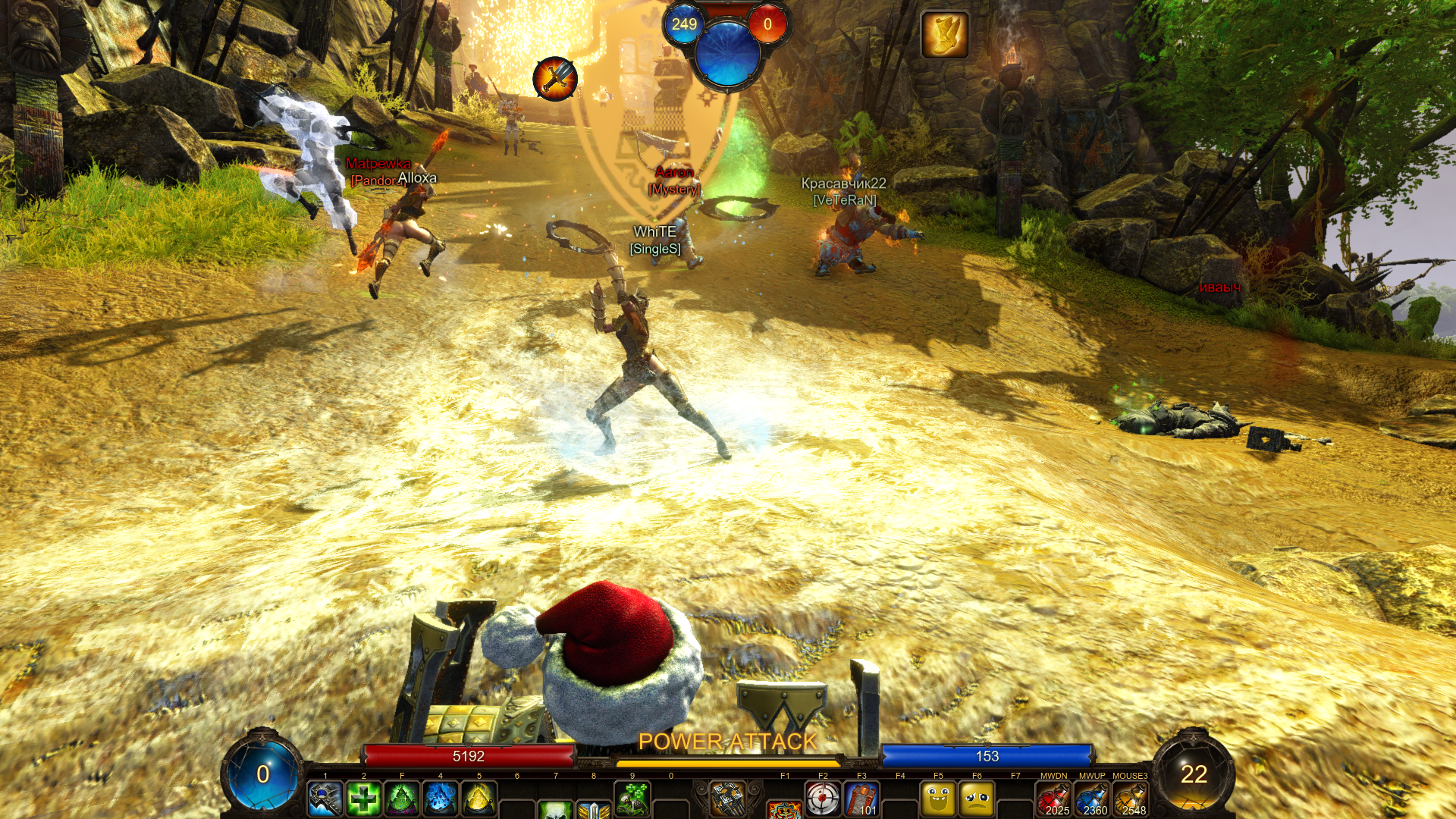Trigger the yellow cauldron ability

tap(479, 799)
